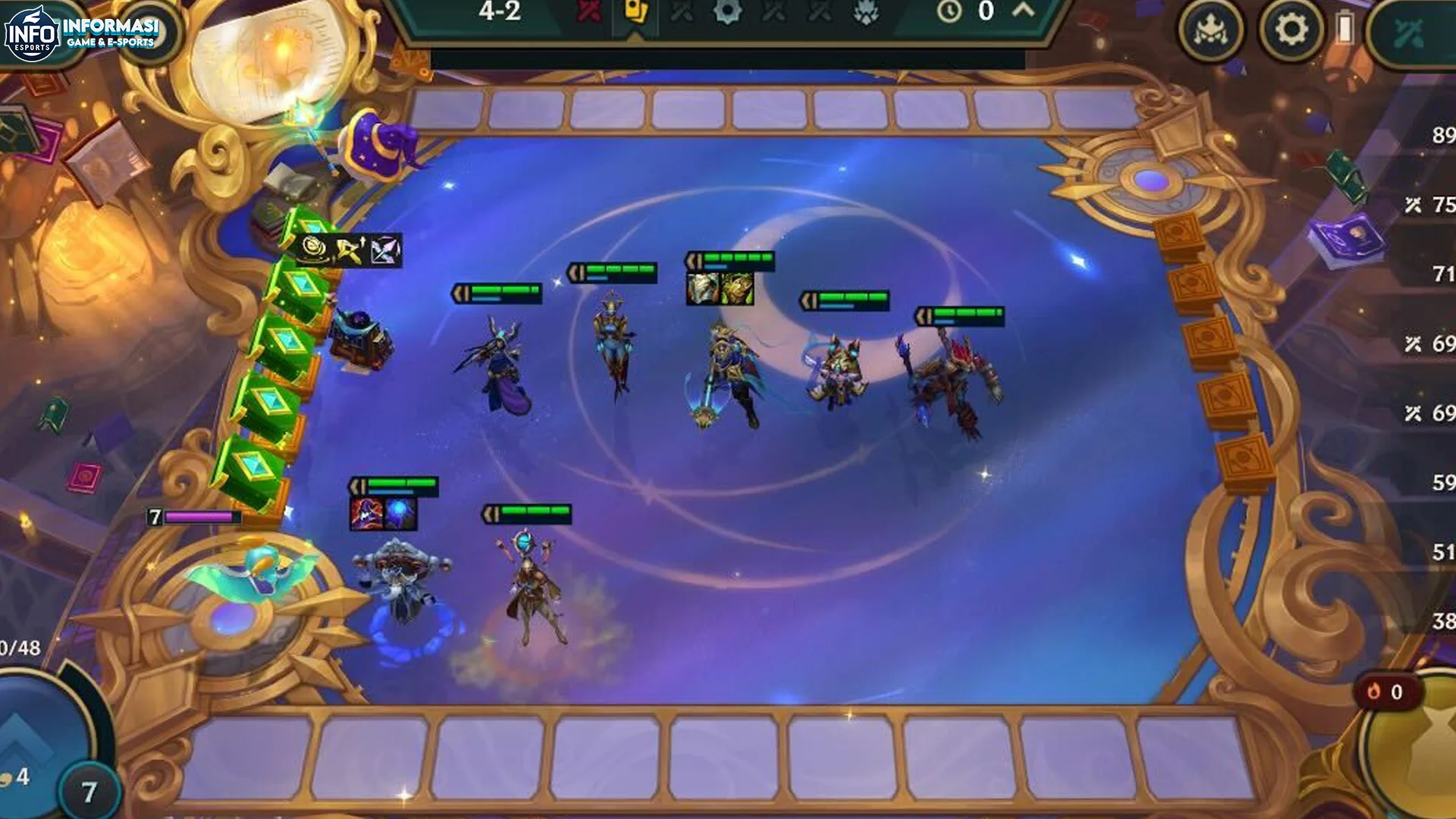
Task: Open the gear-shaped round icon in stage tracker
Action: (x=728, y=12)
